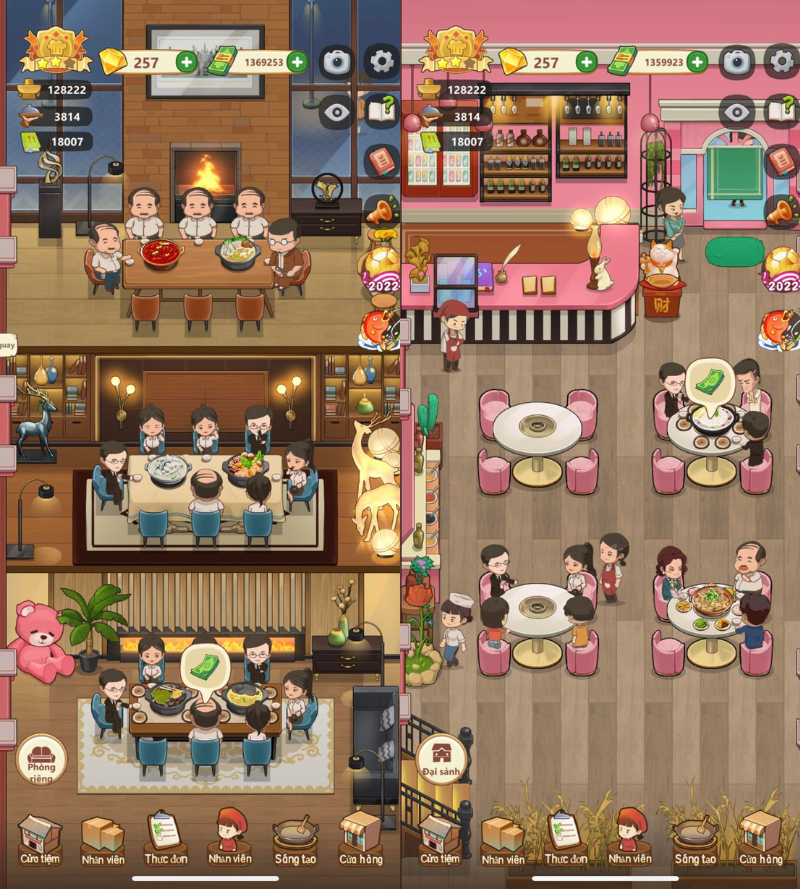Open red-cap Nhân viên staff on private room screen
800x889 pixels.
(x=230, y=839)
